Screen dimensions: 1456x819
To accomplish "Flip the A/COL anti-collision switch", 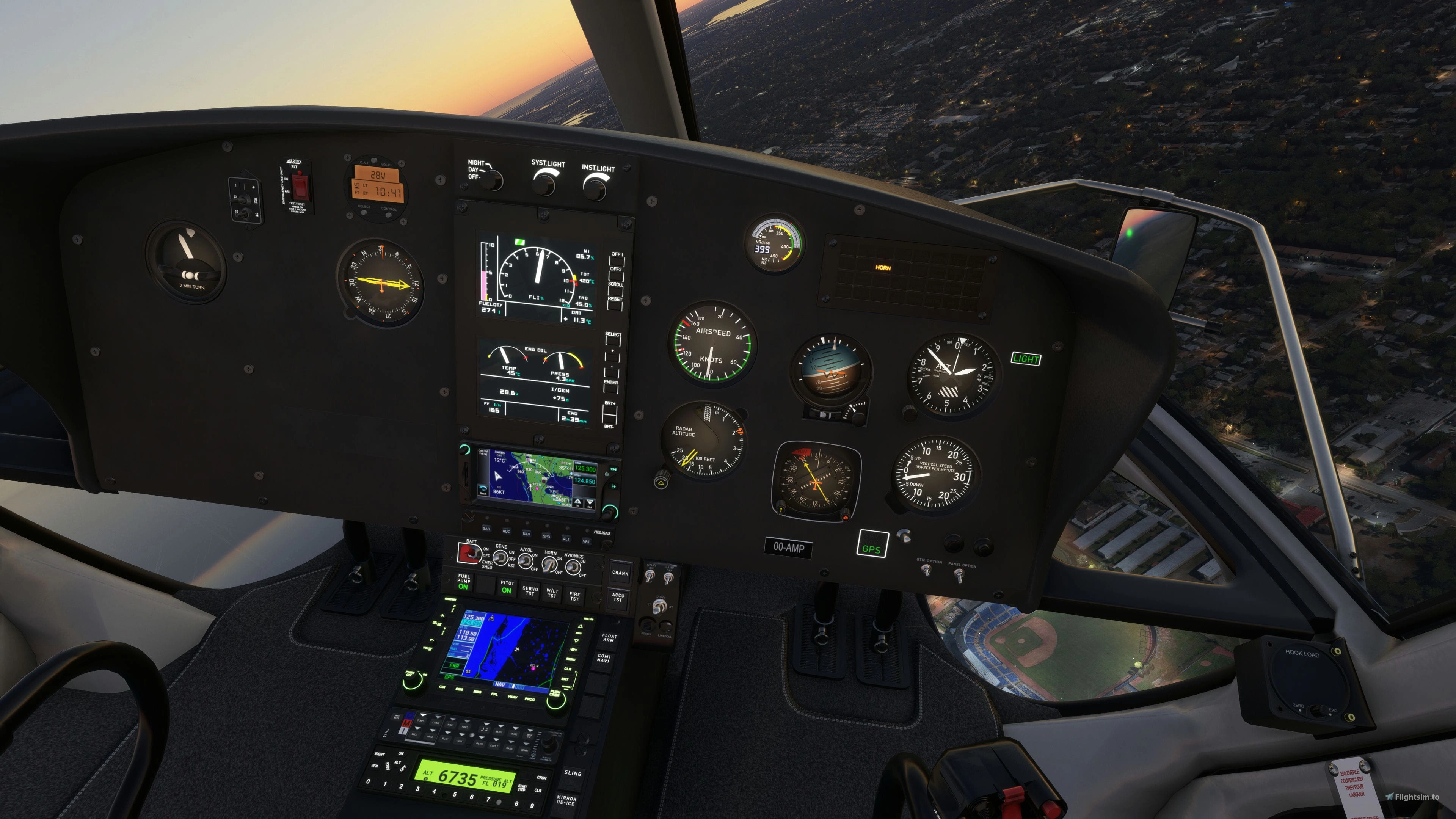I will coord(525,561).
